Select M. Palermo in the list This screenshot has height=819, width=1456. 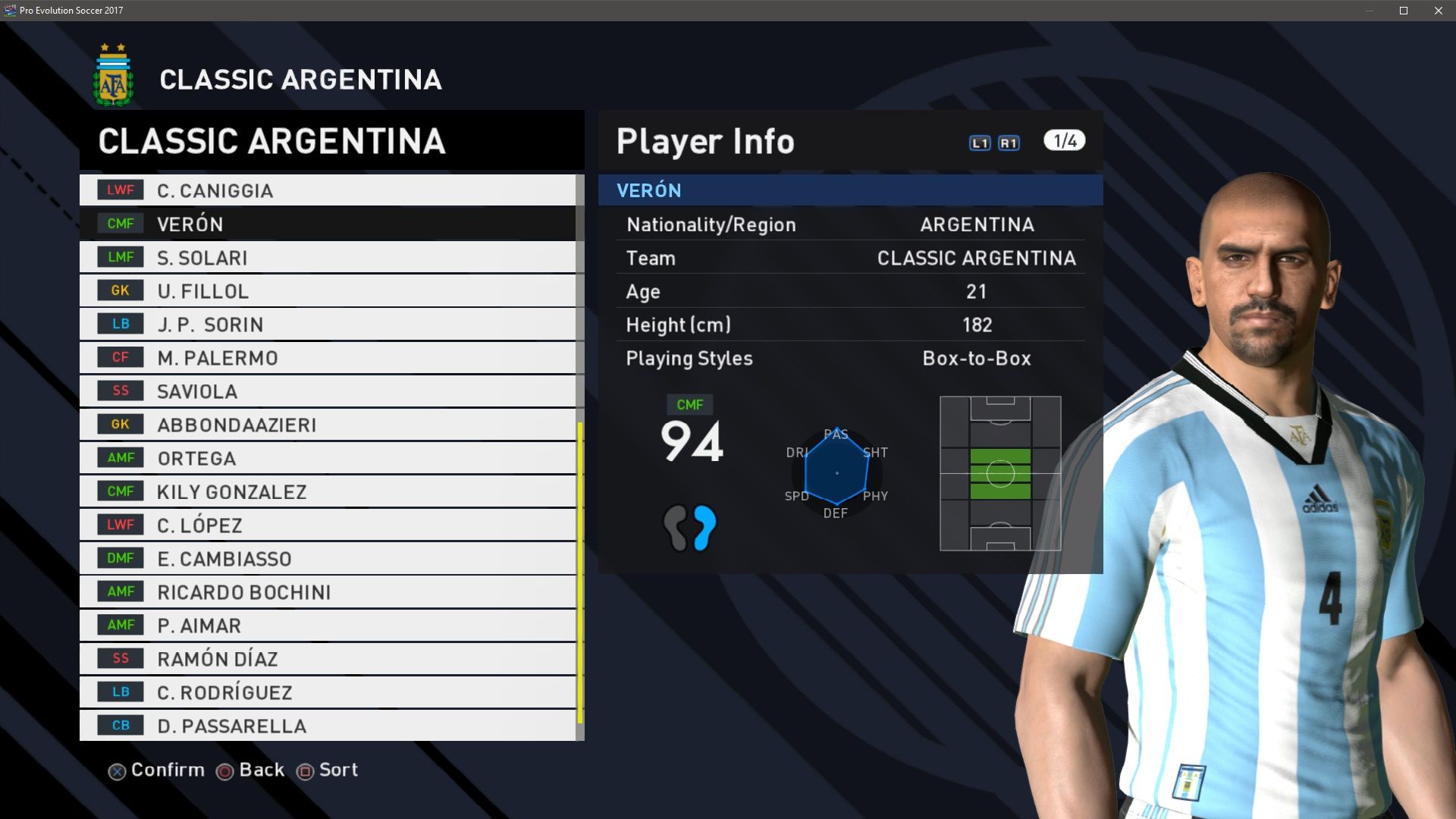(328, 358)
